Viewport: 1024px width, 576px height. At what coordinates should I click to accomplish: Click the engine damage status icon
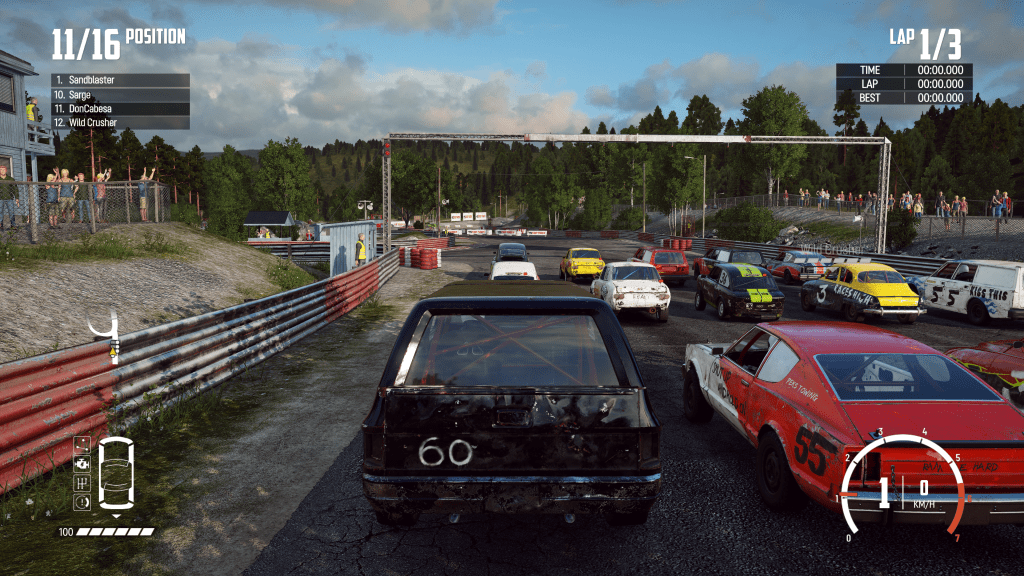(82, 463)
